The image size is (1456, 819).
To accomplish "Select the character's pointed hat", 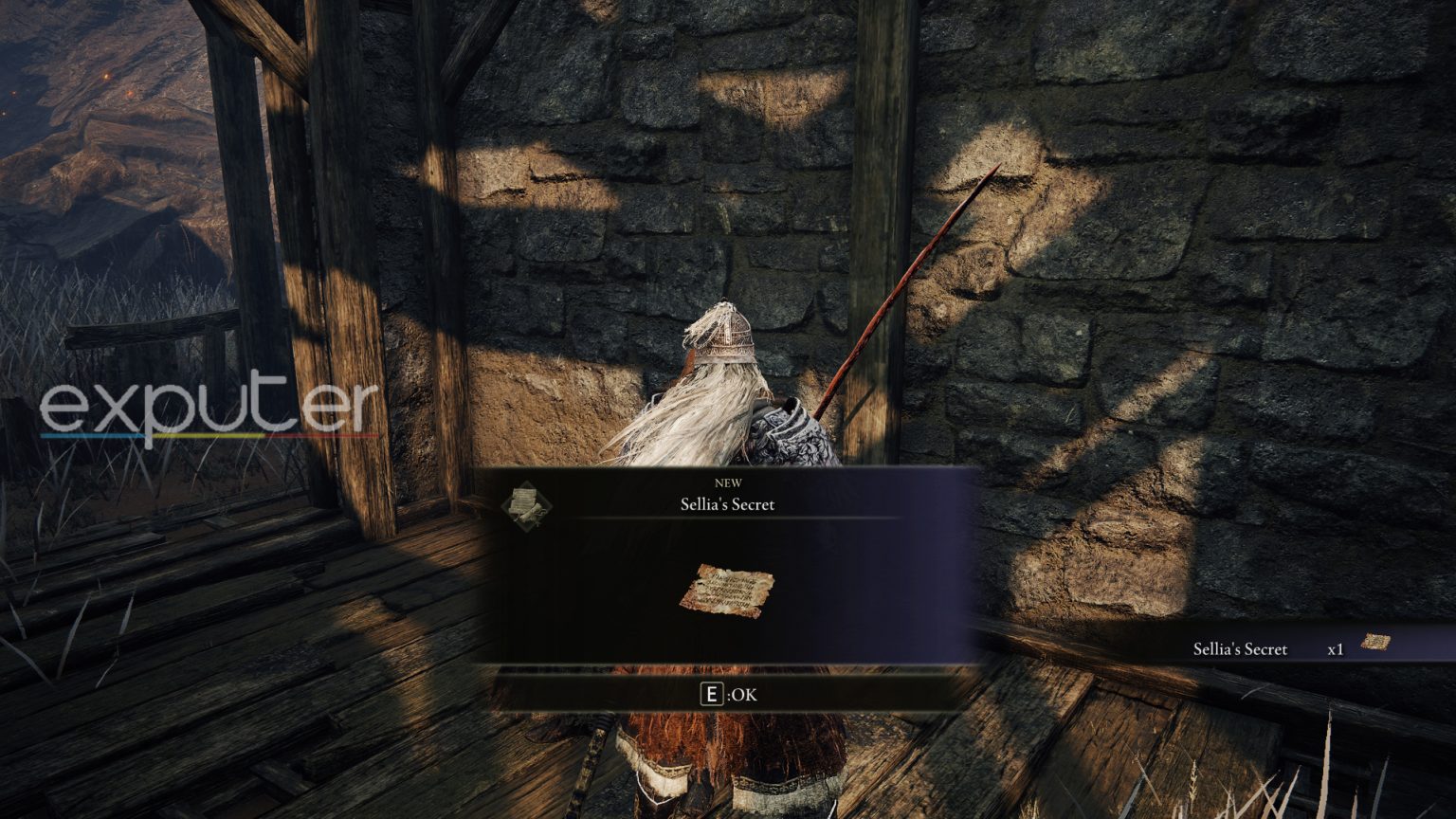I will pyautogui.click(x=726, y=332).
